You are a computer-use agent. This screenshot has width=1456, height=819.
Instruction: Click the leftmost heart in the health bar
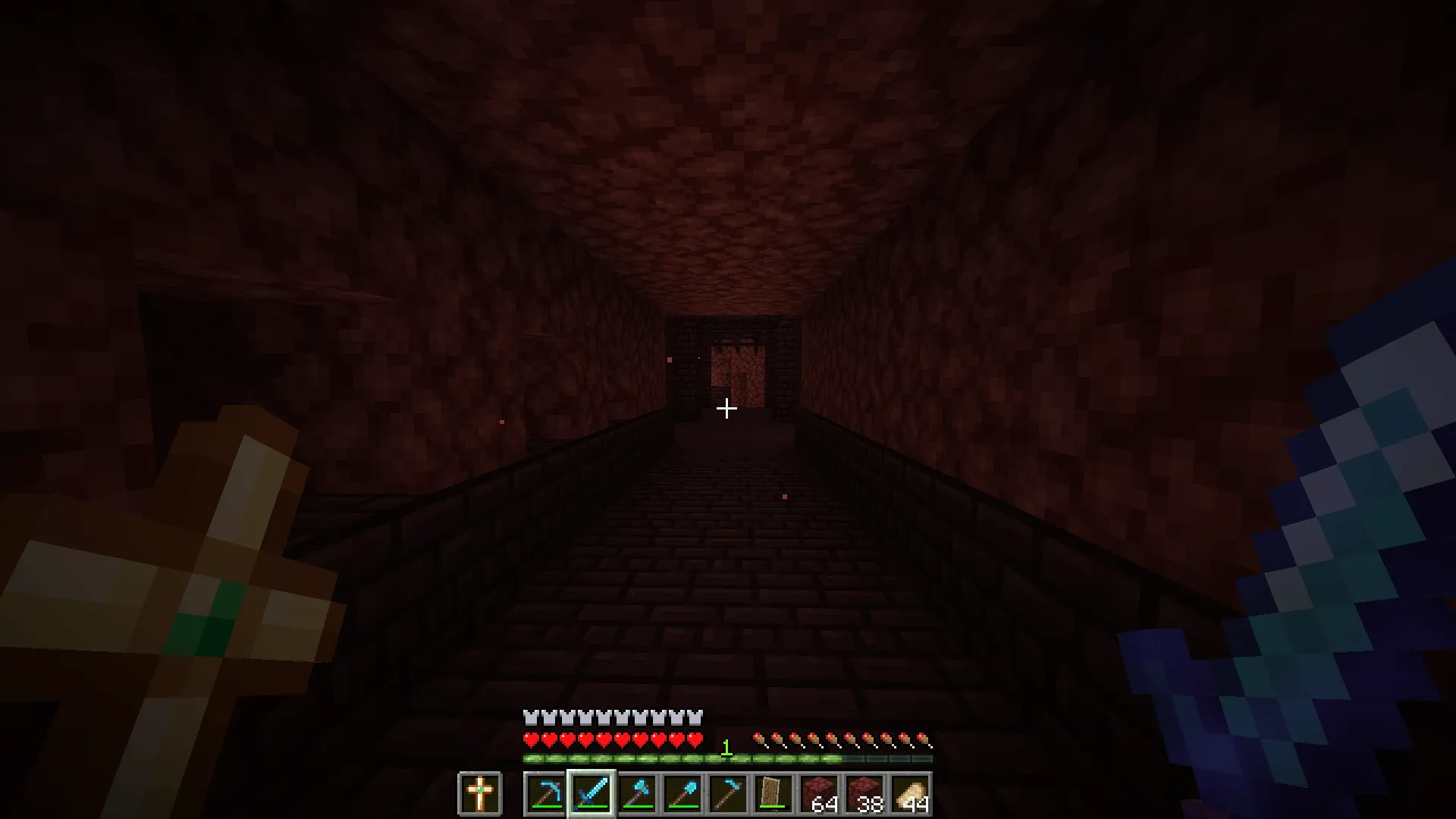coord(531,738)
